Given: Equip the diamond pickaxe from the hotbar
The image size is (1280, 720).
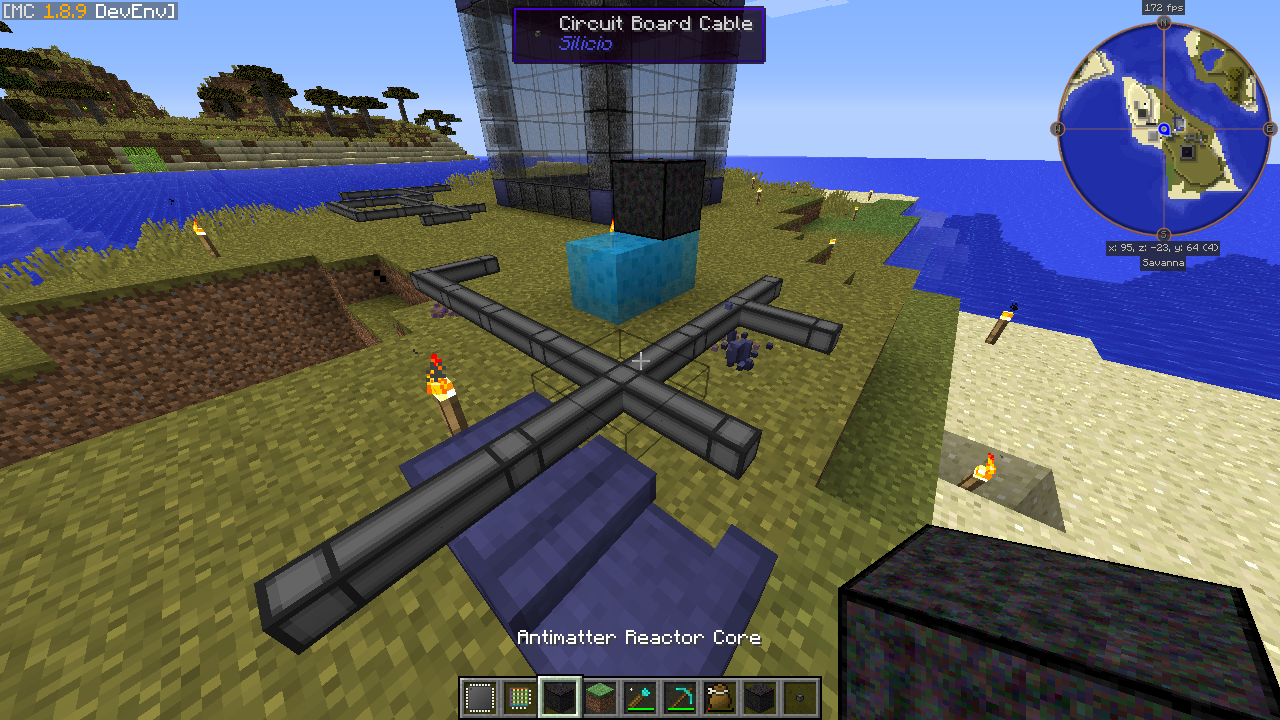Looking at the screenshot, I should (x=680, y=697).
